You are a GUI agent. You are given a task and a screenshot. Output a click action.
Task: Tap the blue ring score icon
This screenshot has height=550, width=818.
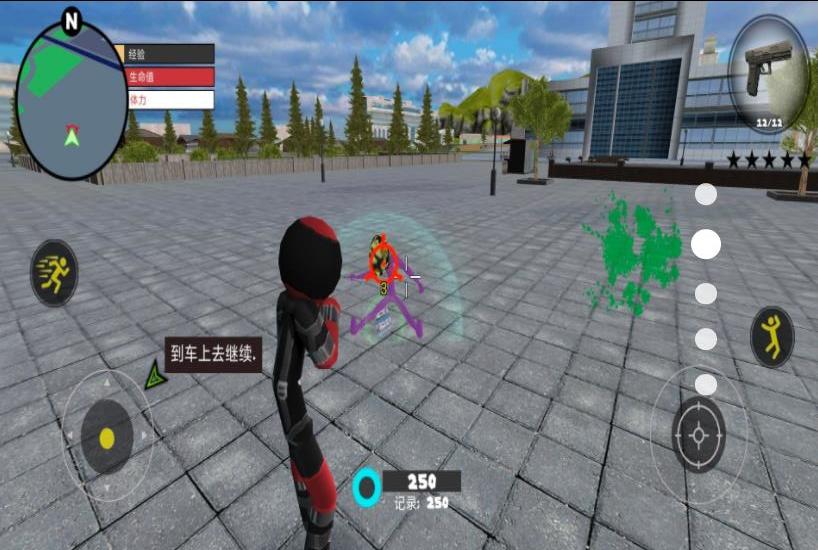click(x=368, y=487)
